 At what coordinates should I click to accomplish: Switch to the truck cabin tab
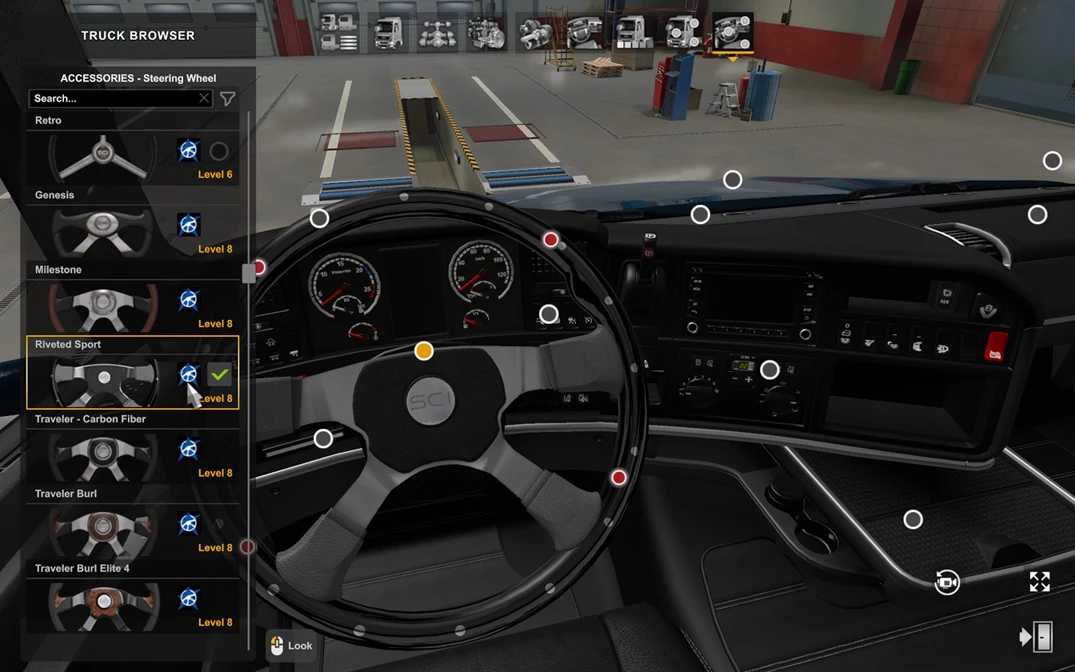[x=388, y=32]
